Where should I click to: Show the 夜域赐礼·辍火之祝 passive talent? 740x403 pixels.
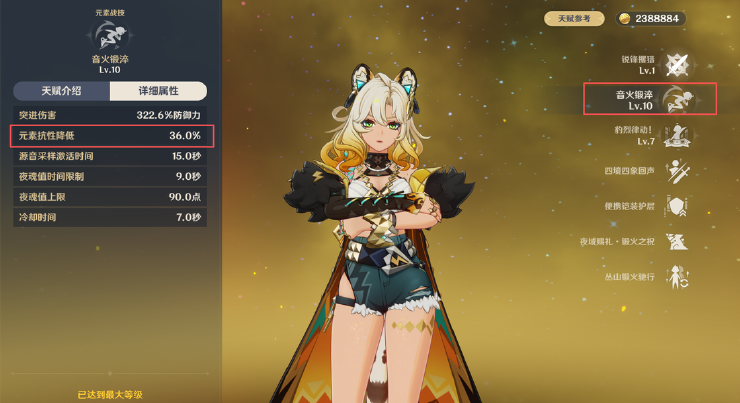[680, 241]
